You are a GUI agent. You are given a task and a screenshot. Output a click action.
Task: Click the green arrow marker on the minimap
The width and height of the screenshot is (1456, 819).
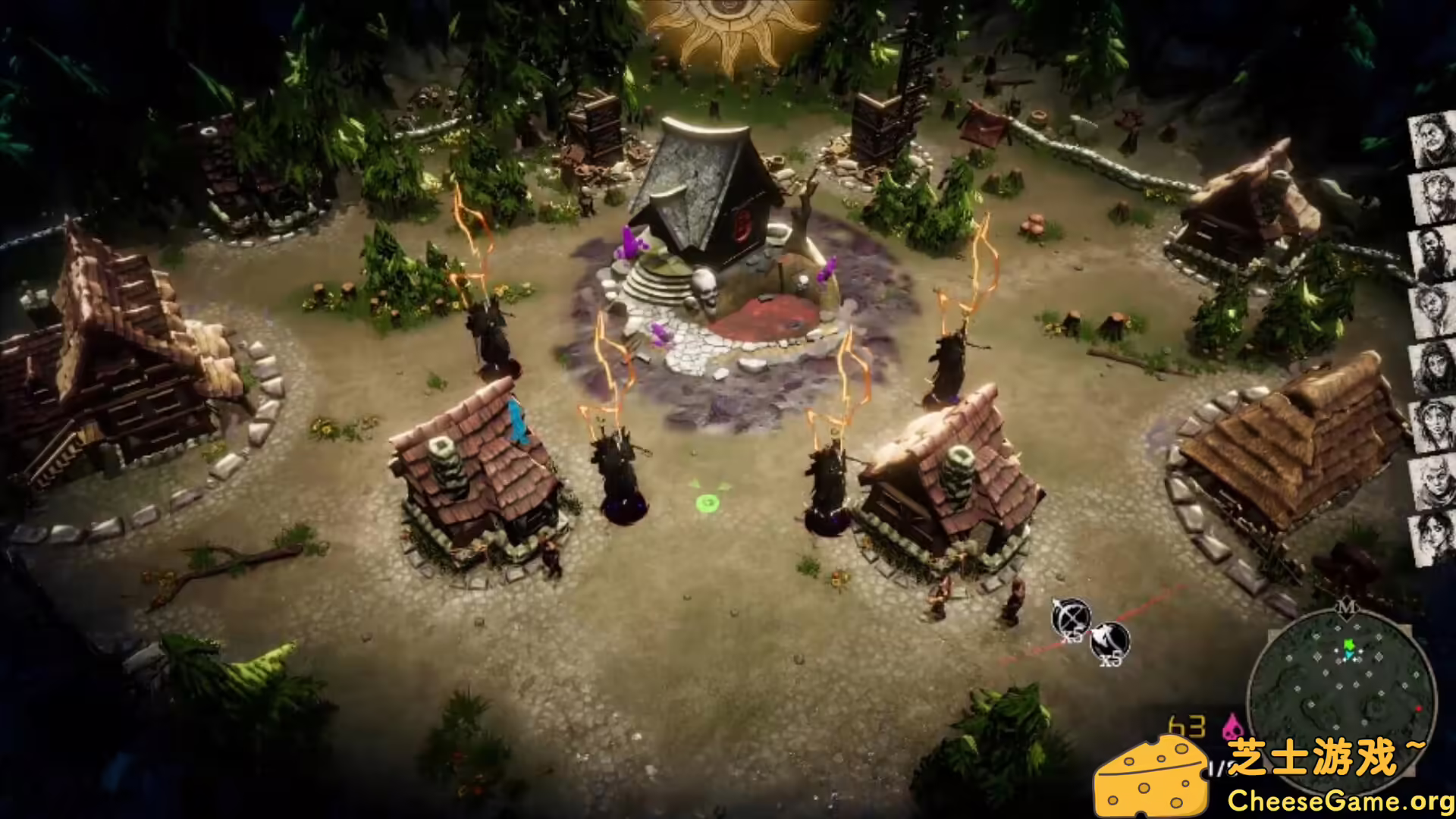[1348, 645]
